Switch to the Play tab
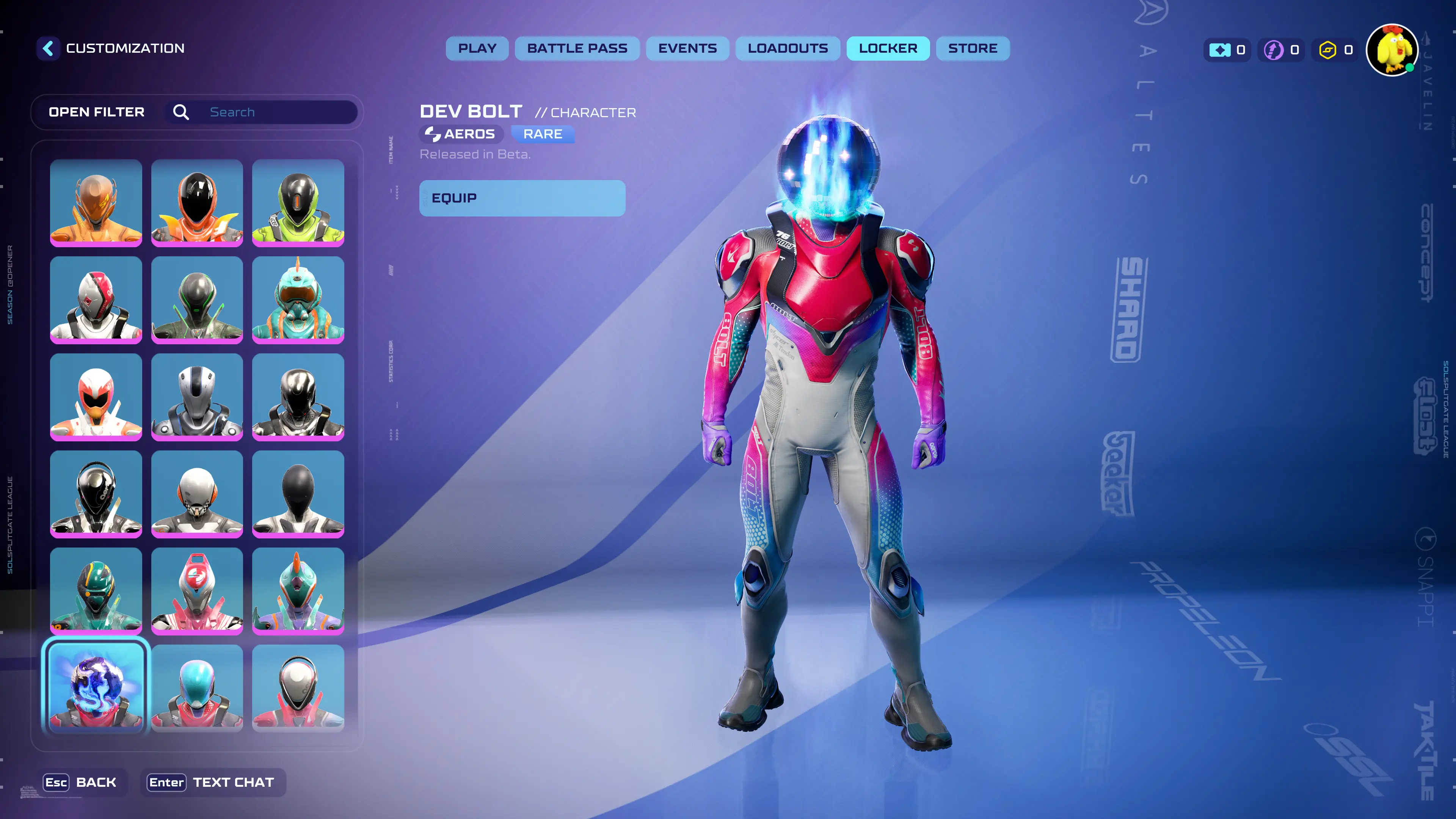The width and height of the screenshot is (1456, 819). coord(477,49)
